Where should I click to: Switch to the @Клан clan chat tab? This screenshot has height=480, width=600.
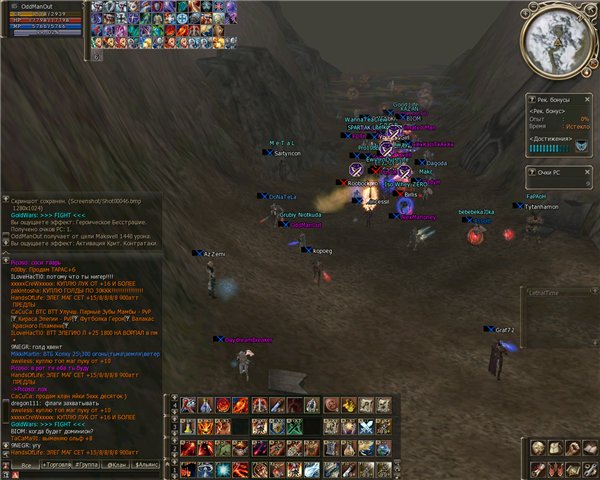(118, 466)
